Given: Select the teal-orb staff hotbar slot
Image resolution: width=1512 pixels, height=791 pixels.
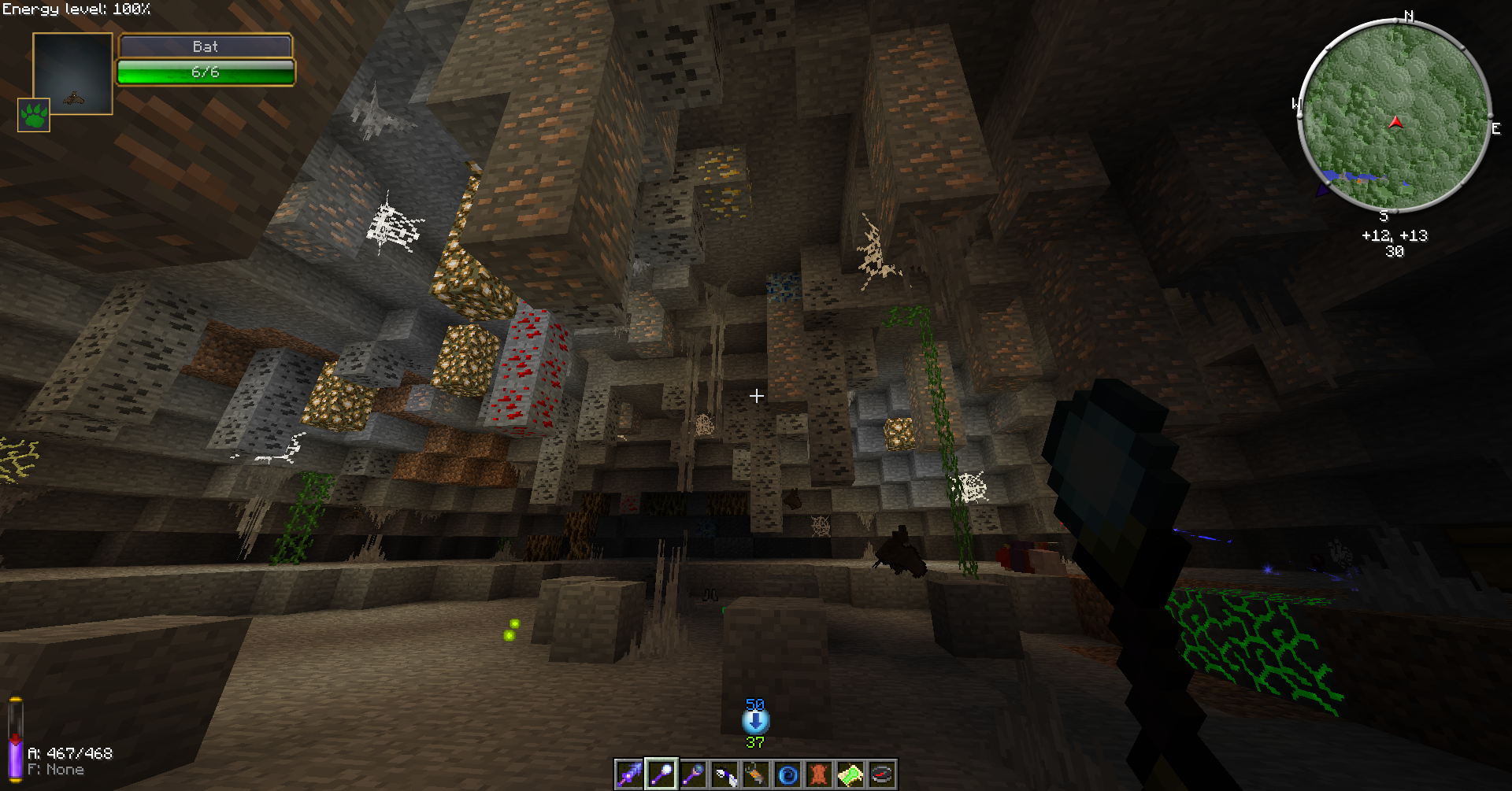Looking at the screenshot, I should (x=692, y=775).
